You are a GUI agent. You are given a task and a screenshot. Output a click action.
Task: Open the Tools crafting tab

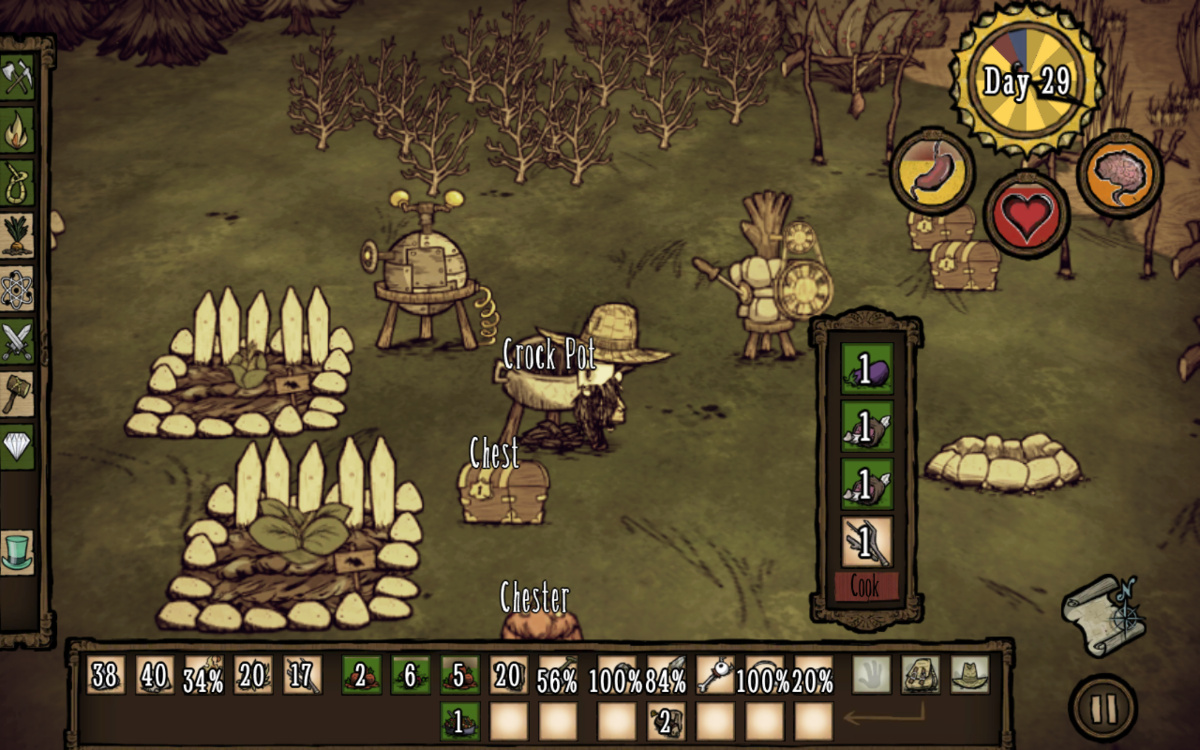point(17,78)
